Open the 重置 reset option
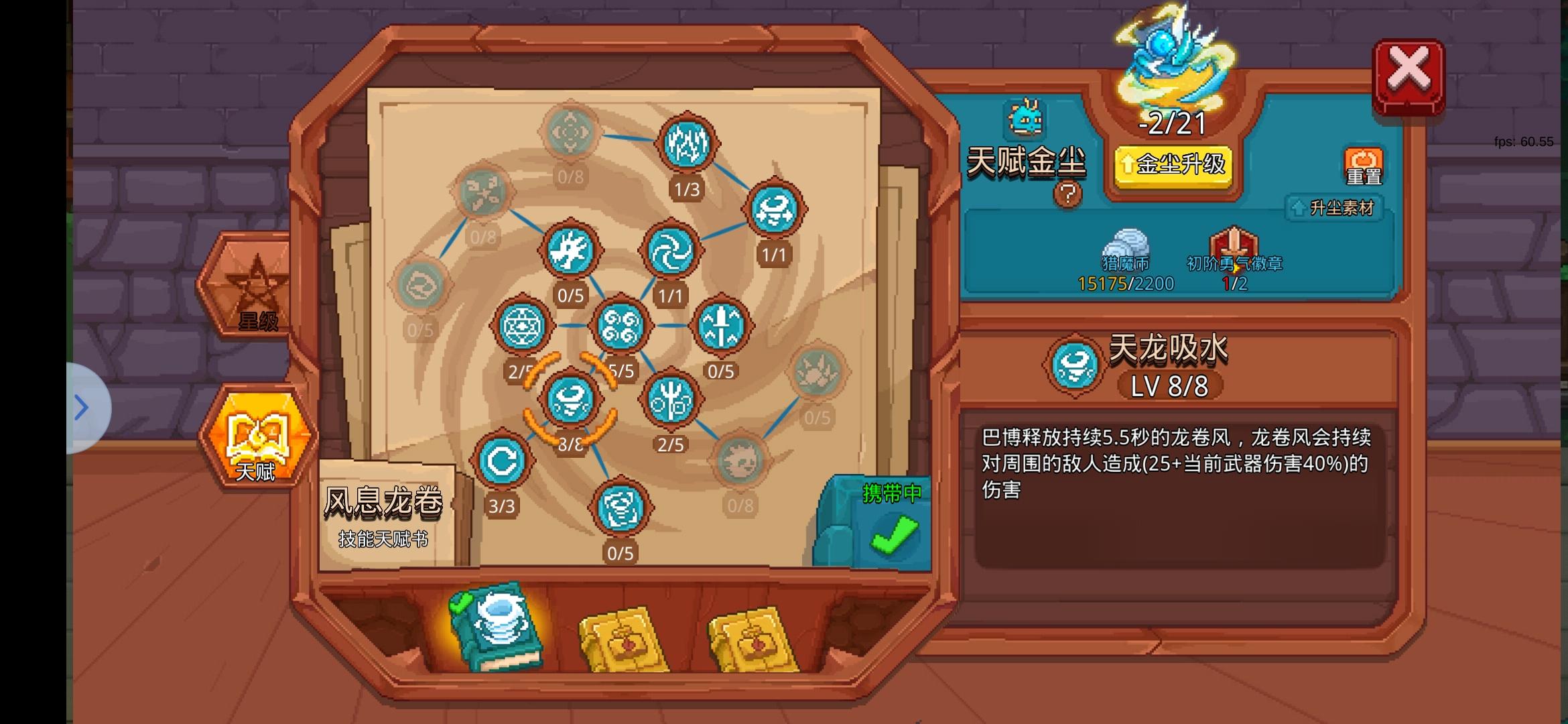The width and height of the screenshot is (1568, 724). click(1363, 164)
